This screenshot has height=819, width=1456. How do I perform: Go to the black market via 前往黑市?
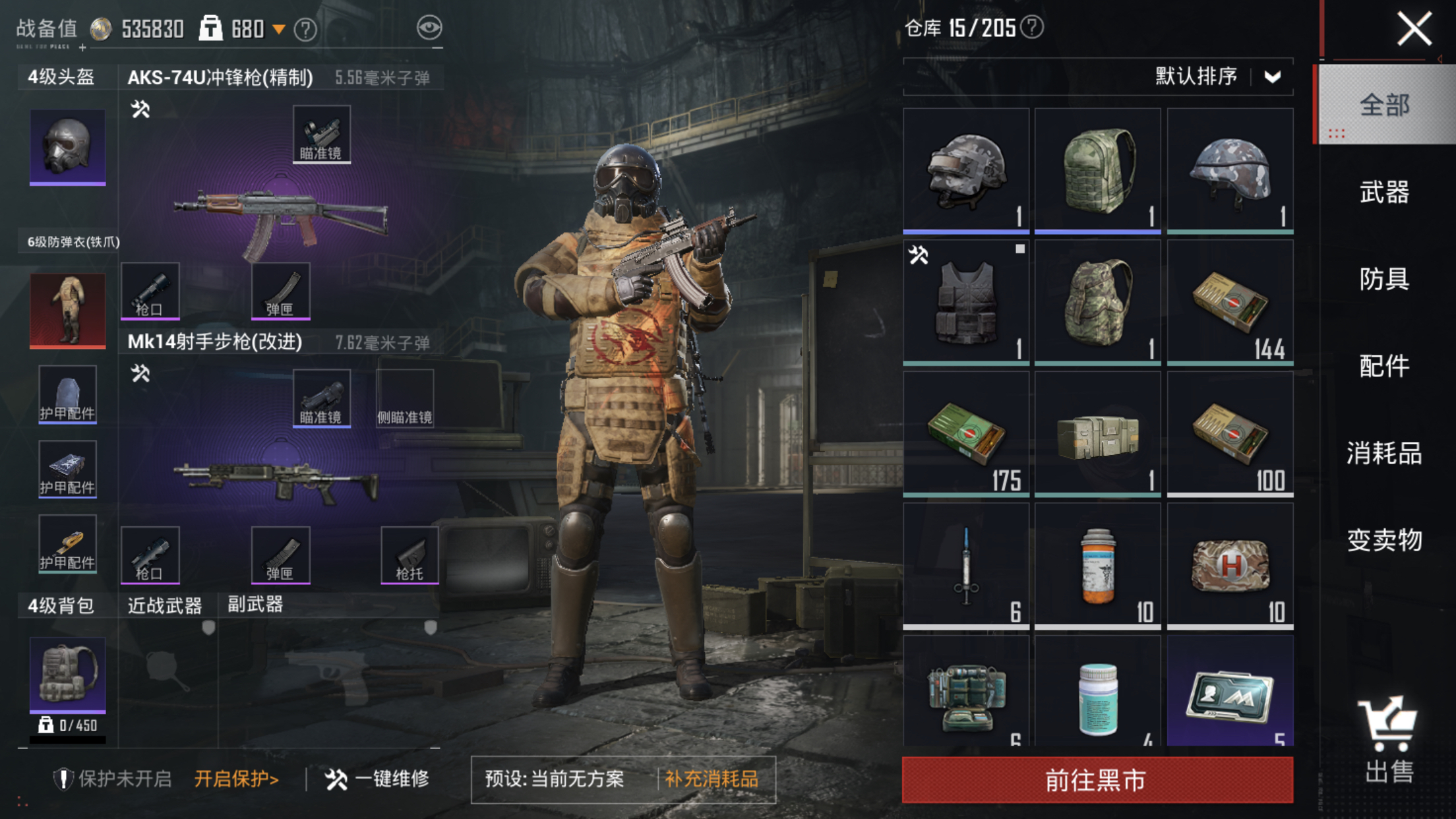click(1097, 780)
